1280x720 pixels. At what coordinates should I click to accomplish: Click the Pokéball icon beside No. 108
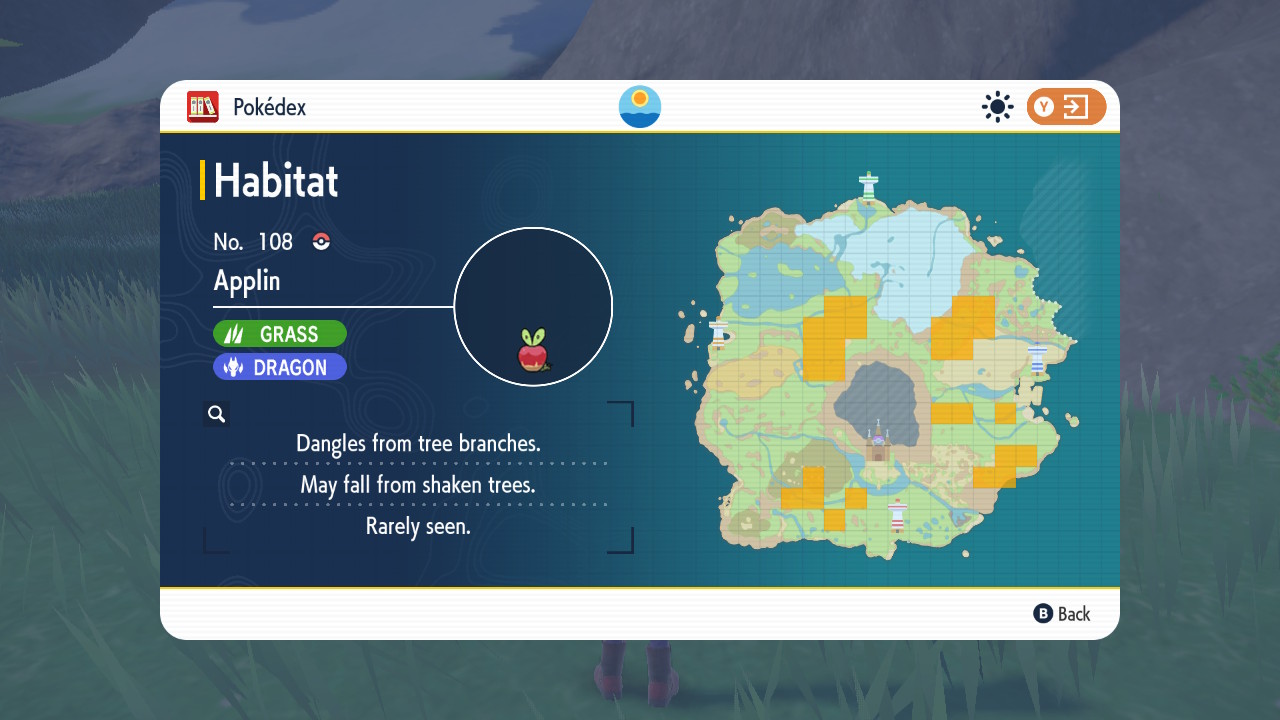pyautogui.click(x=319, y=241)
